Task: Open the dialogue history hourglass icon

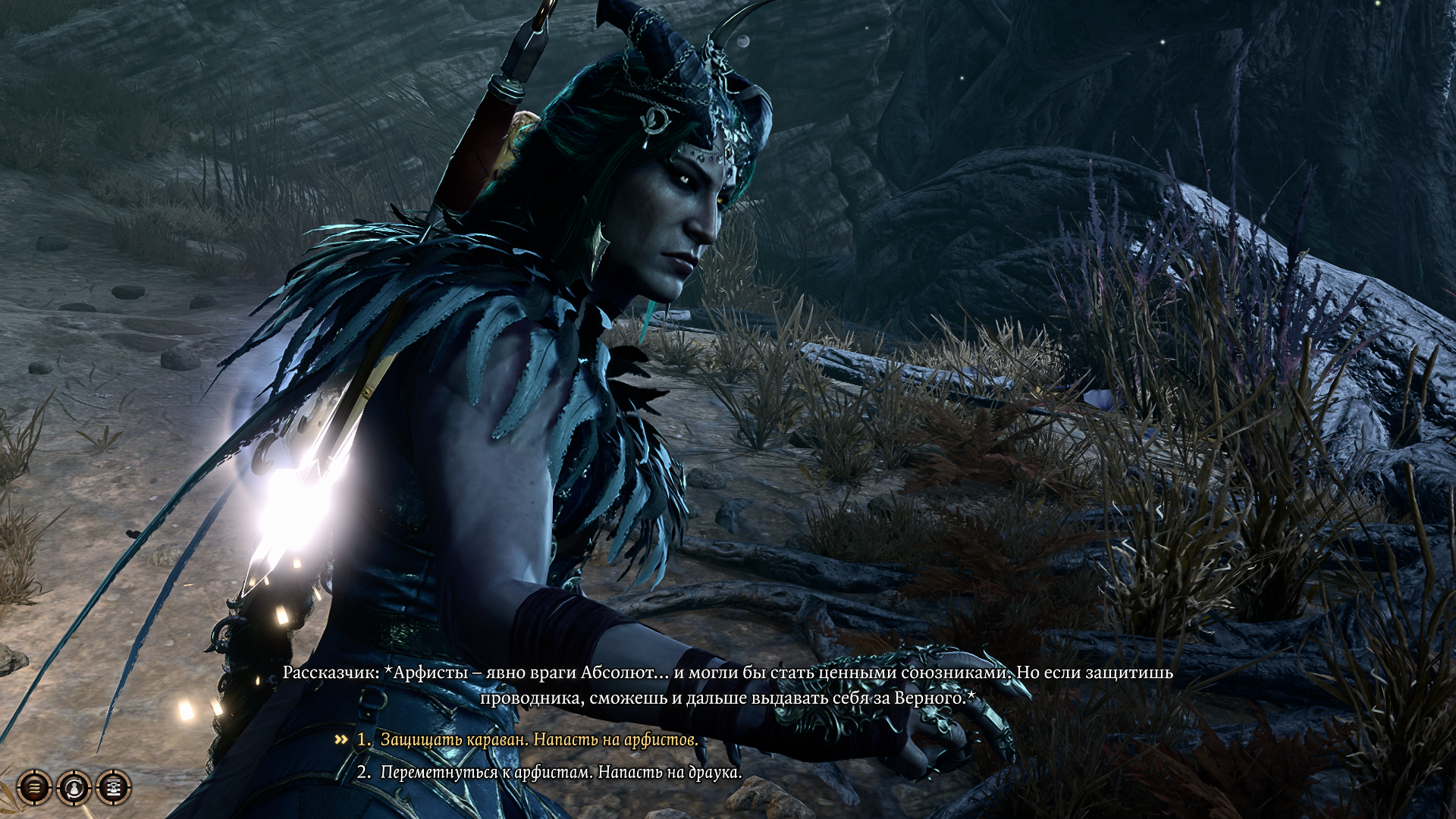Action: 114,788
